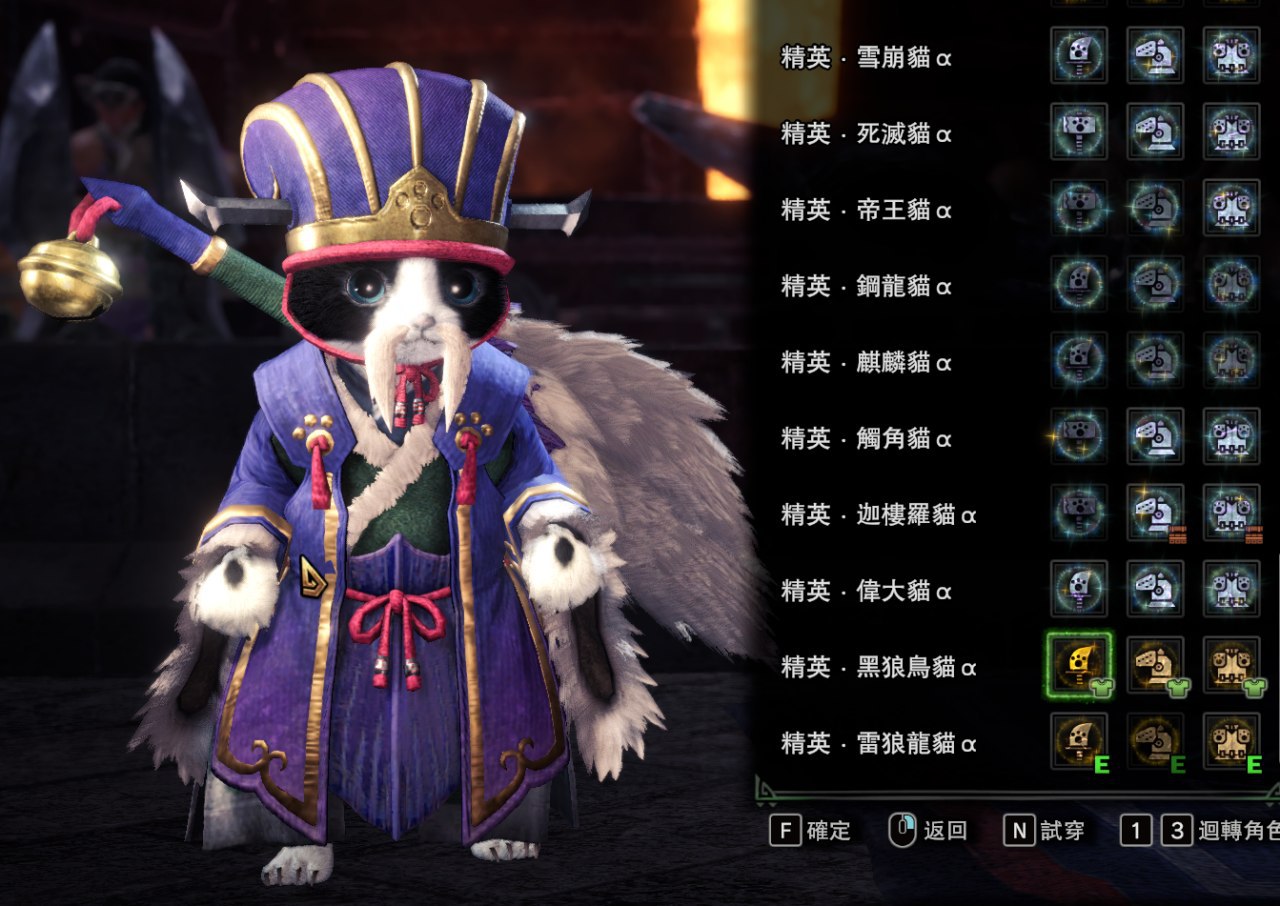
Task: Pick the 精英・觸角貓α weapon icon
Action: click(1079, 436)
